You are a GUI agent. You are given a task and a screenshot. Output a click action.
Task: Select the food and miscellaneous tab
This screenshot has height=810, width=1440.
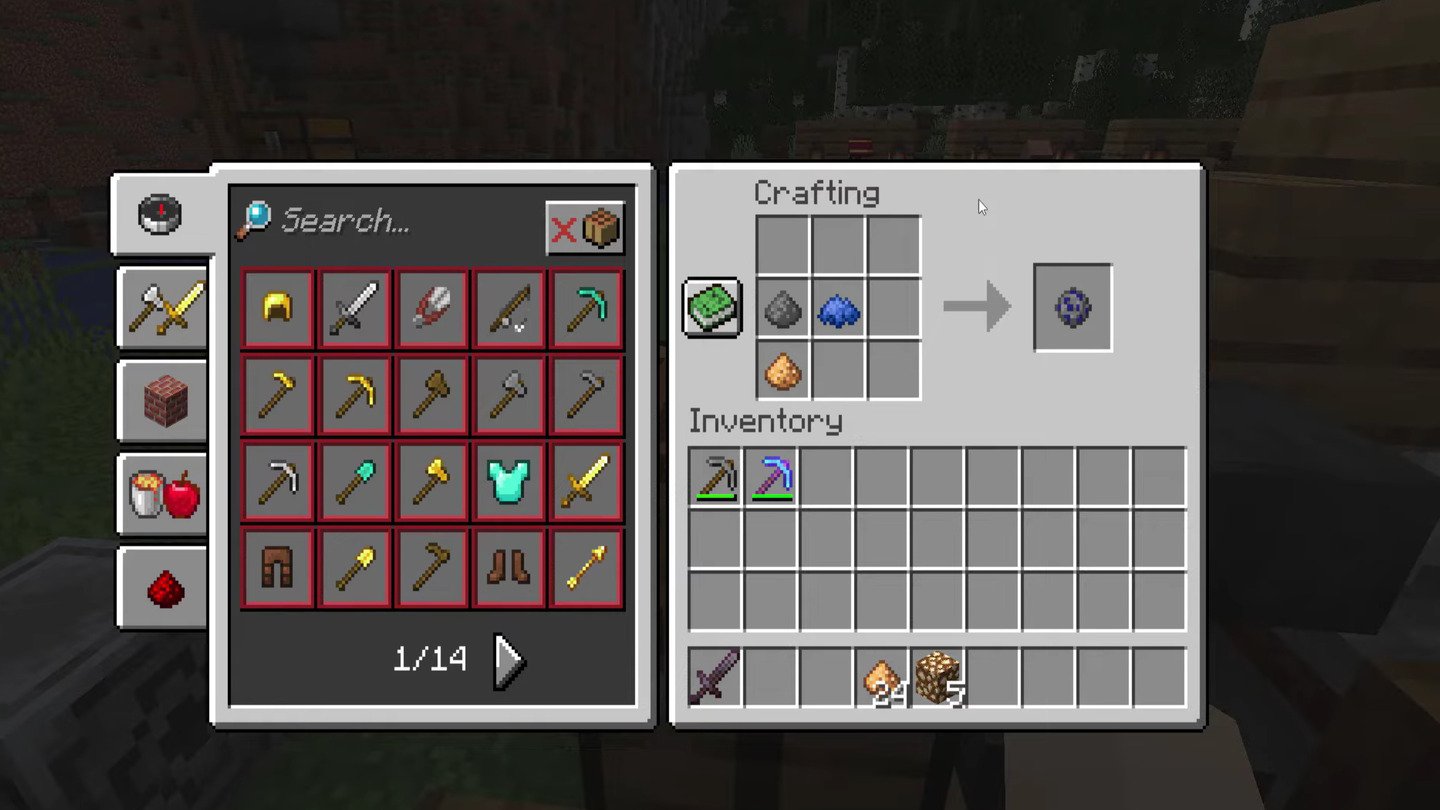click(165, 494)
